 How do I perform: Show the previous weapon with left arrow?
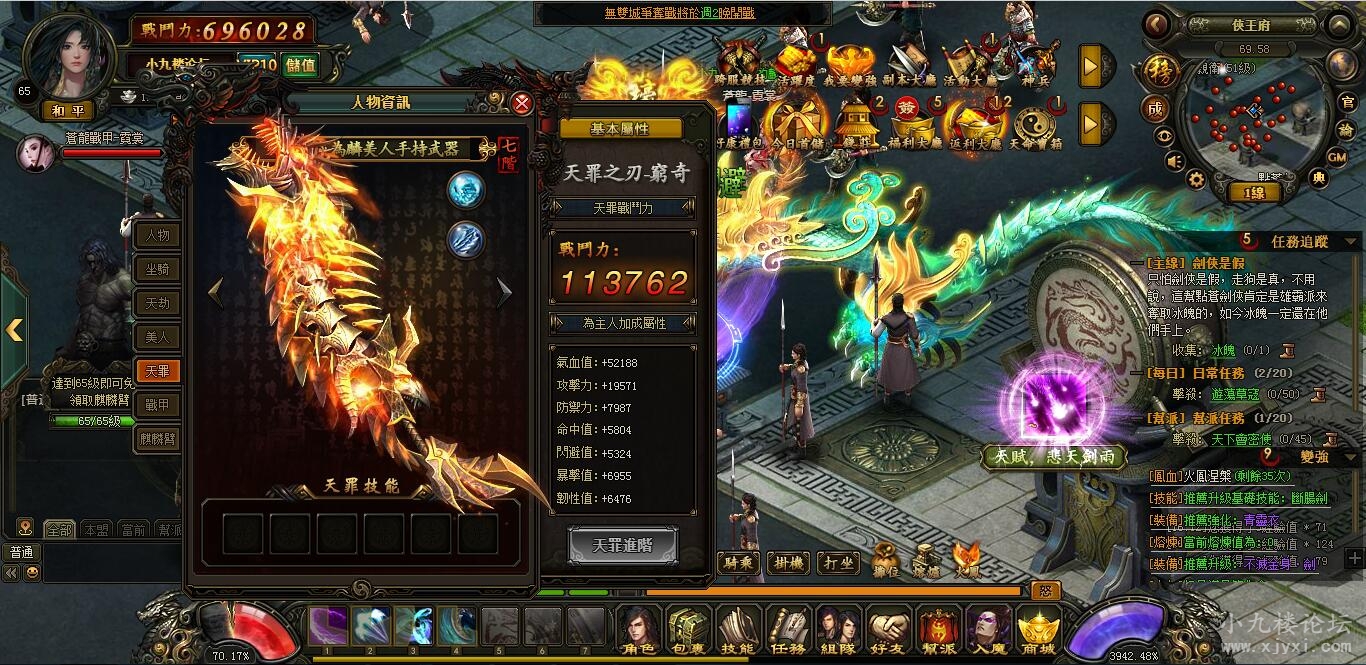click(215, 292)
